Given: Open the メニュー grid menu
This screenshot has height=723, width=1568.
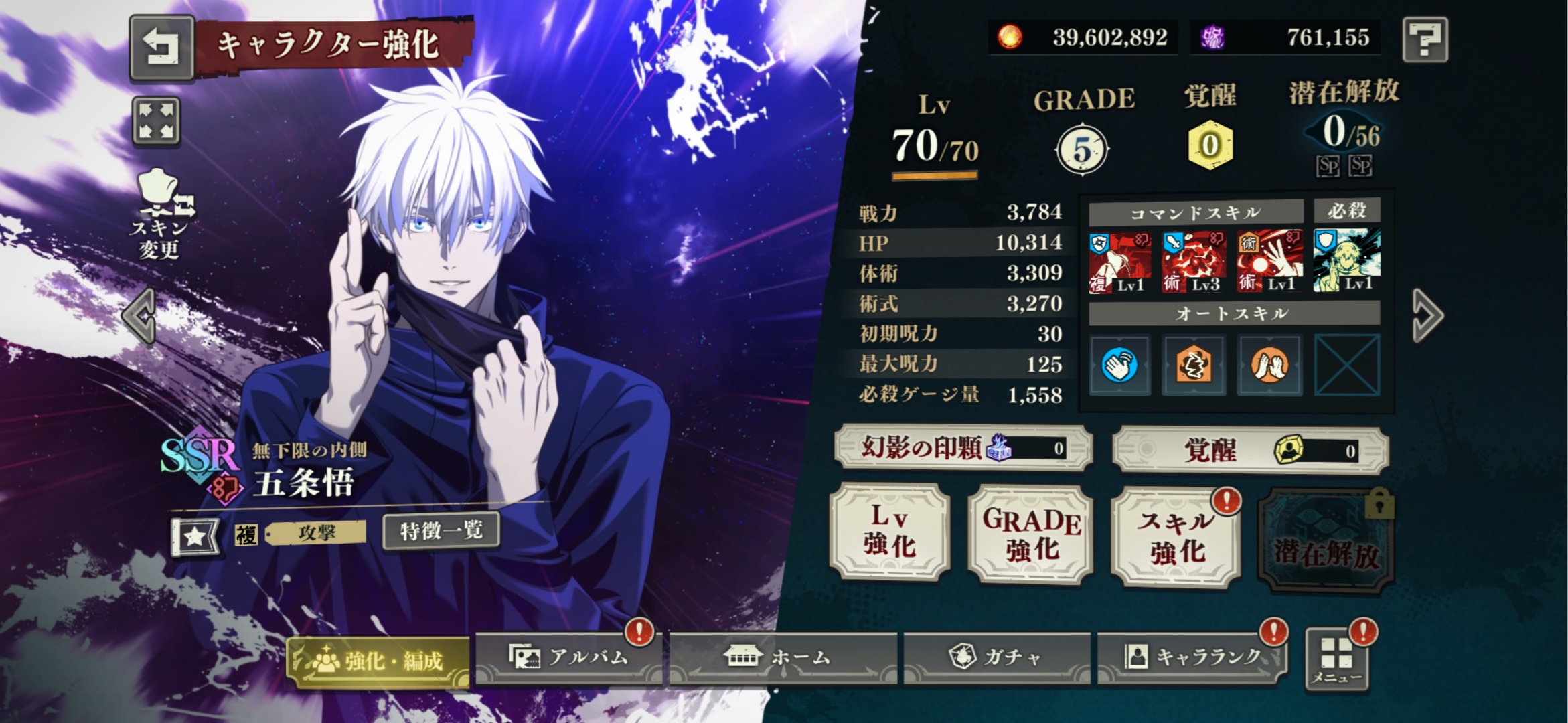Looking at the screenshot, I should click(x=1336, y=660).
